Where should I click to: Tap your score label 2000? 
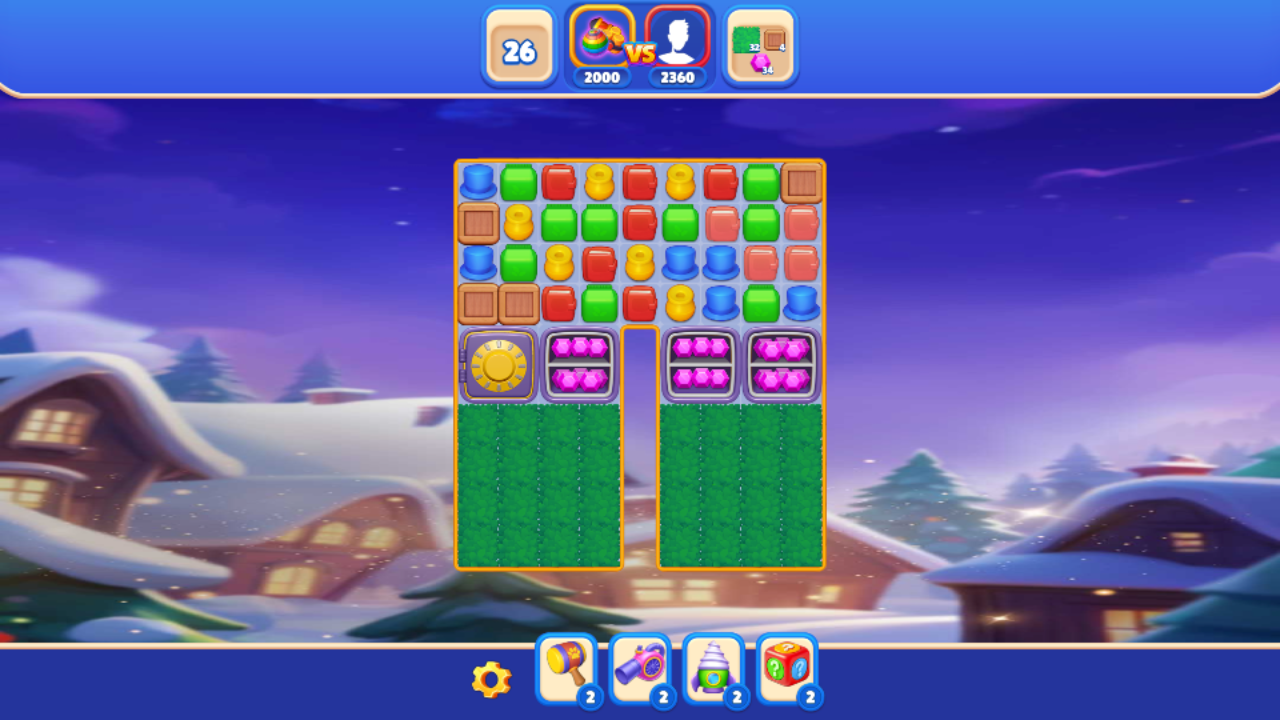tap(600, 75)
